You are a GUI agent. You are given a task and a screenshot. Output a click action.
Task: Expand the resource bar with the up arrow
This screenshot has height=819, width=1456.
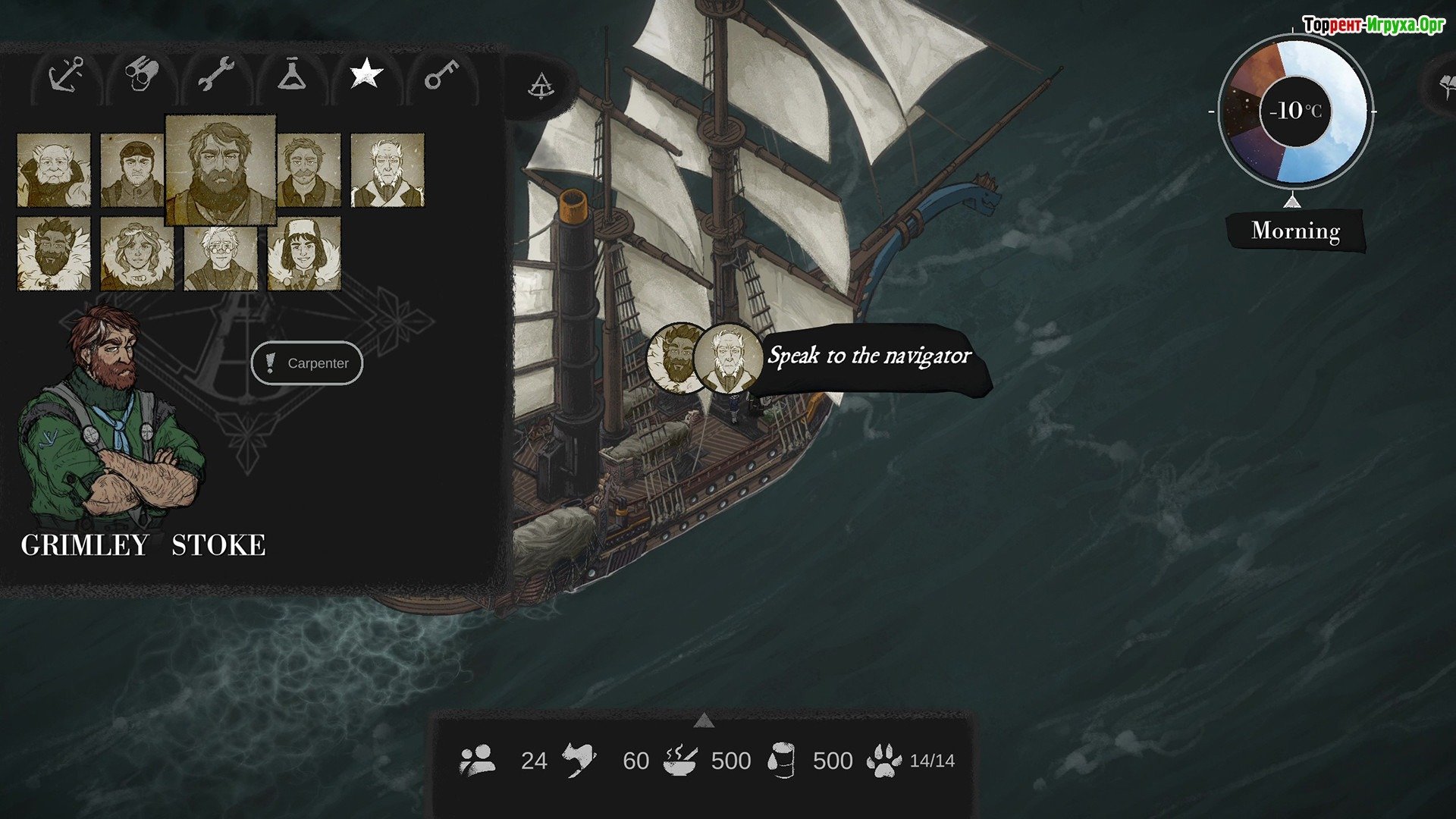click(704, 720)
